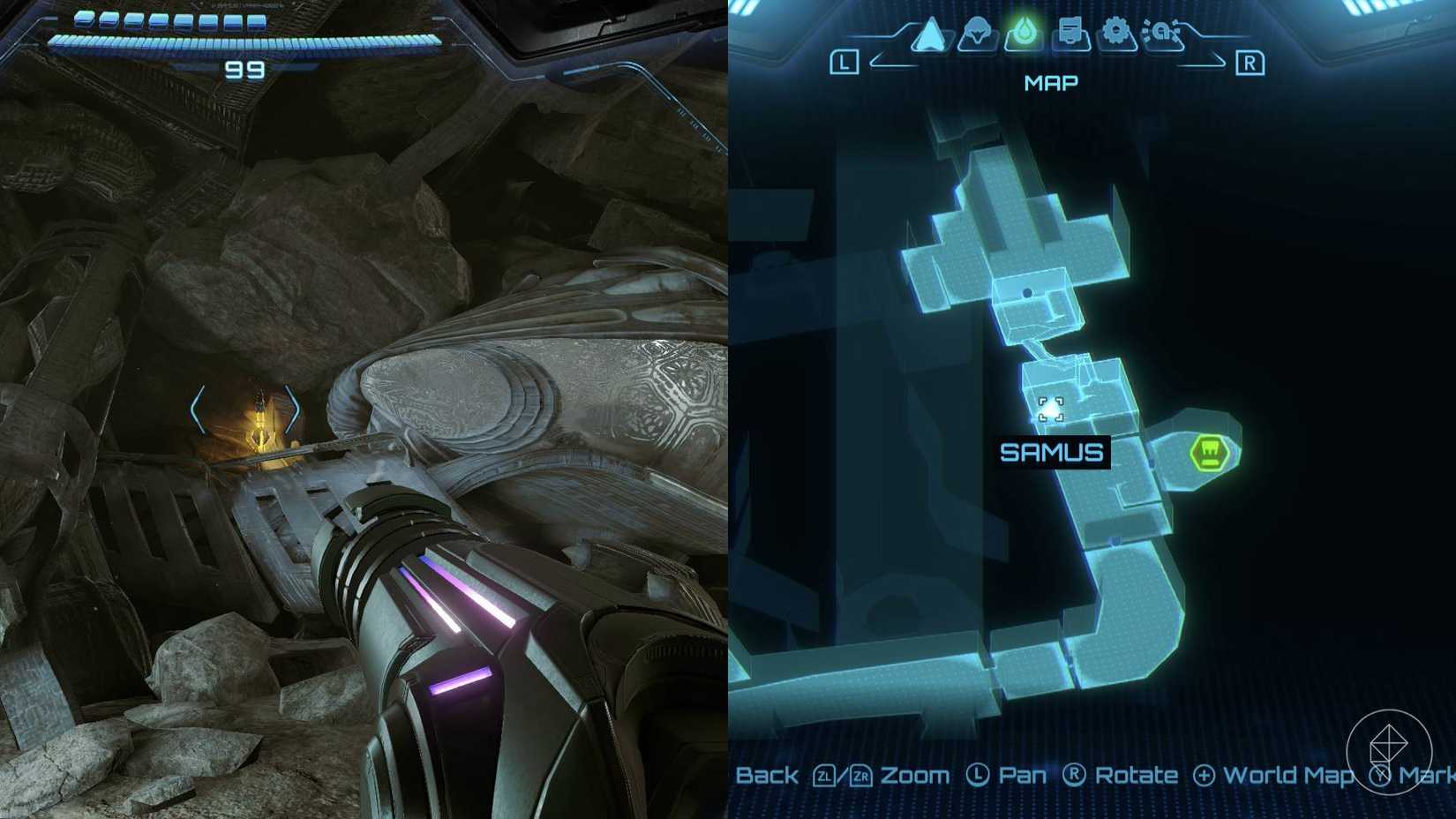Click the R shoulder button indicator

[x=1250, y=62]
